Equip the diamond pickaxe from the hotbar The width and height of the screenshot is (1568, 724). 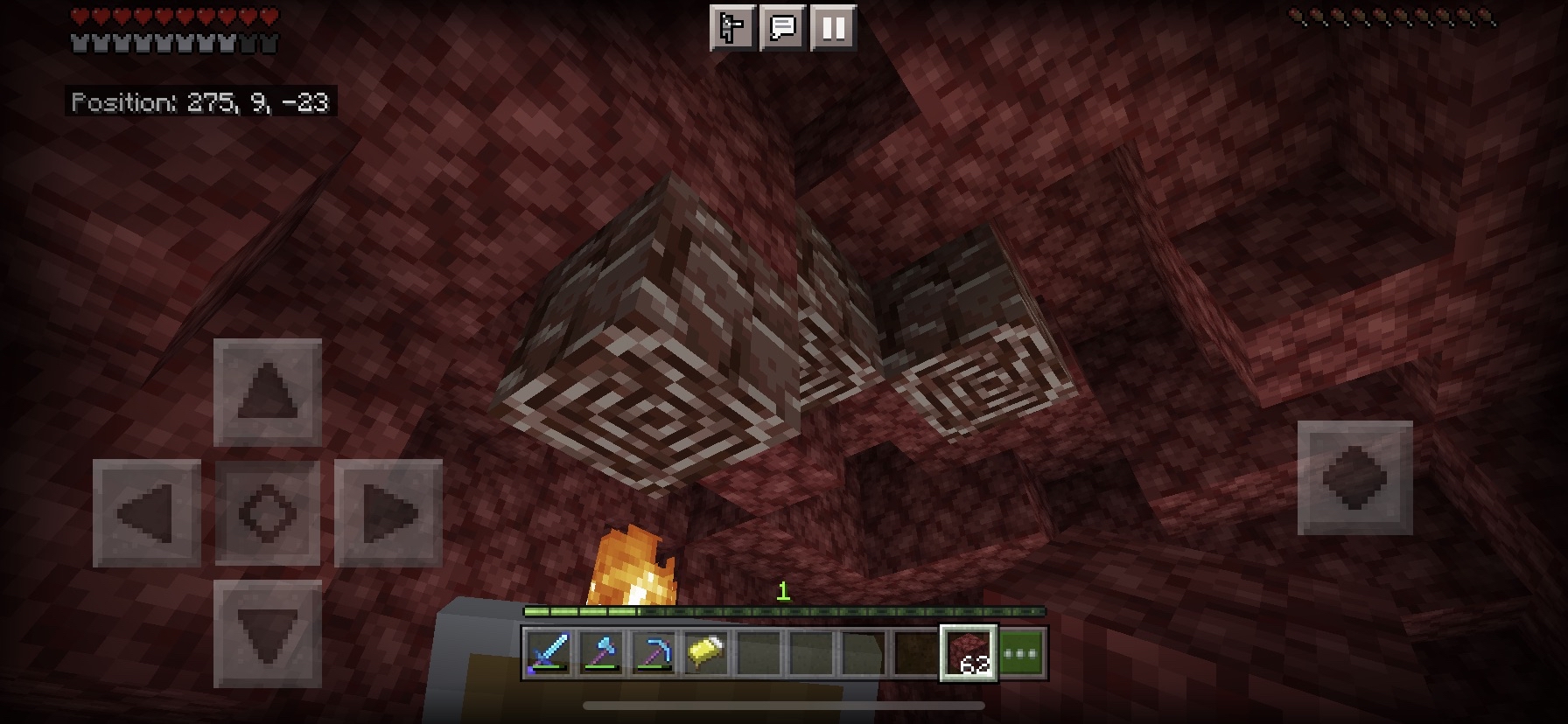click(x=654, y=653)
